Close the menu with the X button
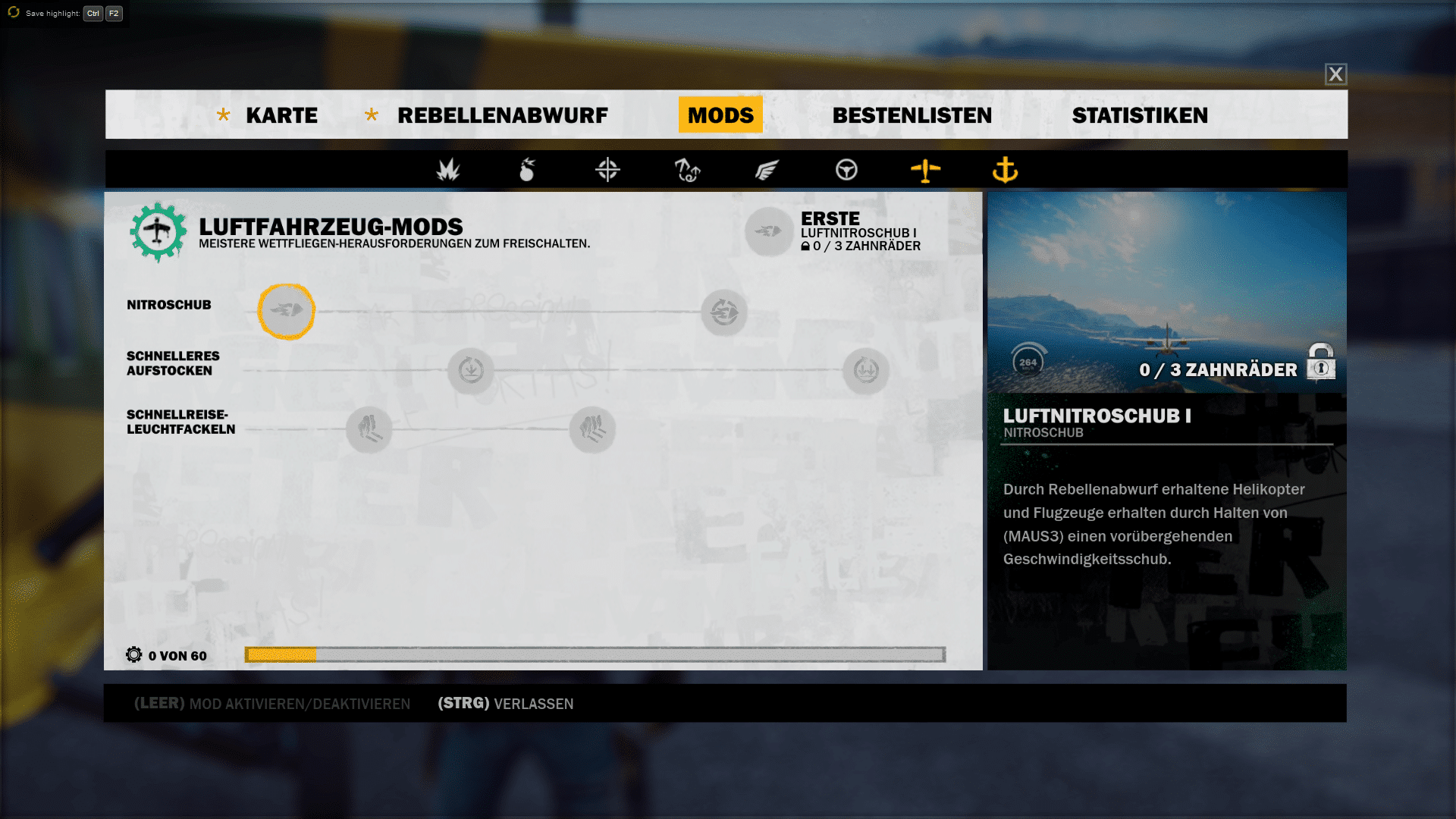Screen dimensions: 1456x819 pyautogui.click(x=1335, y=74)
